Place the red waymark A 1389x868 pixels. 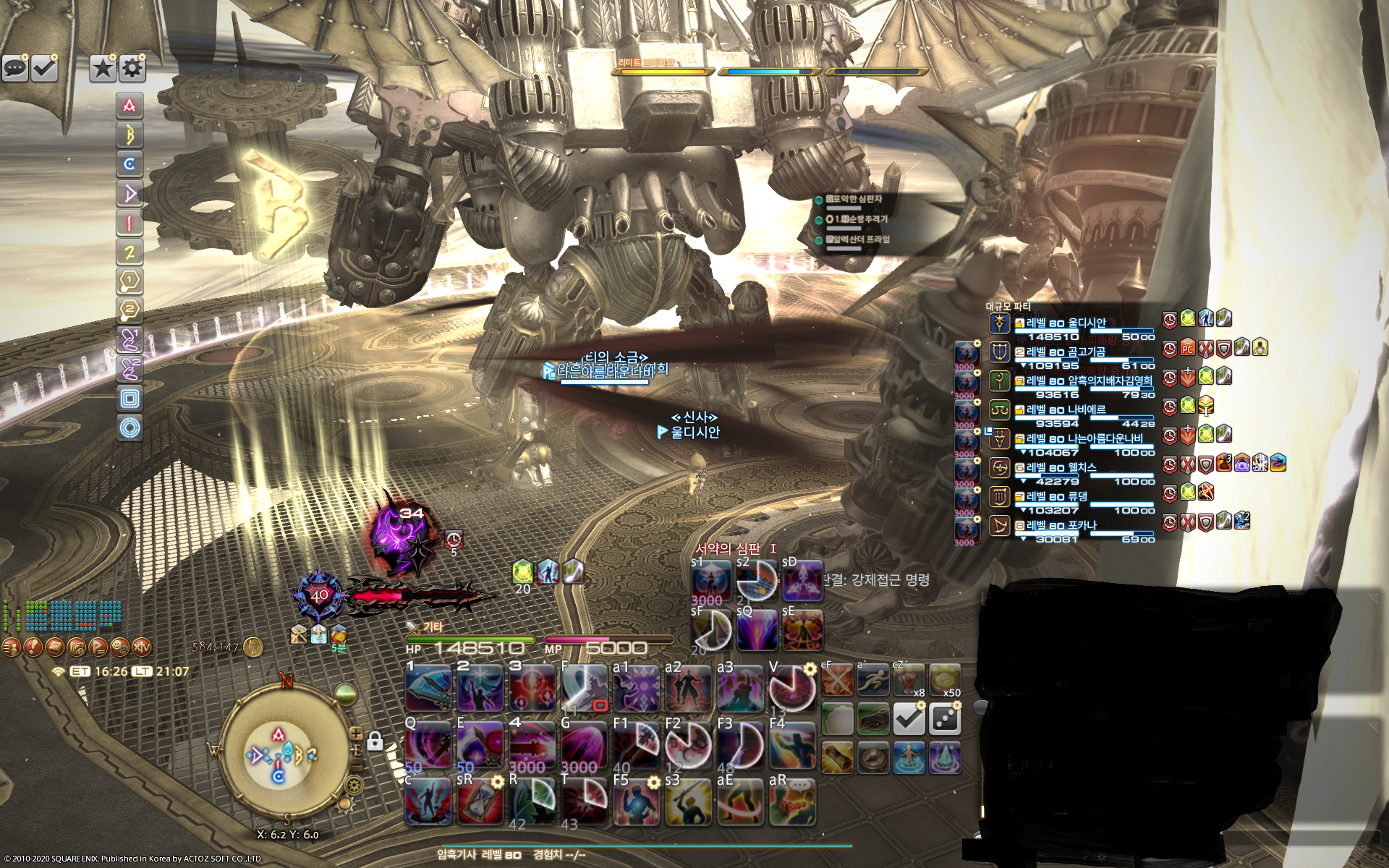[129, 106]
